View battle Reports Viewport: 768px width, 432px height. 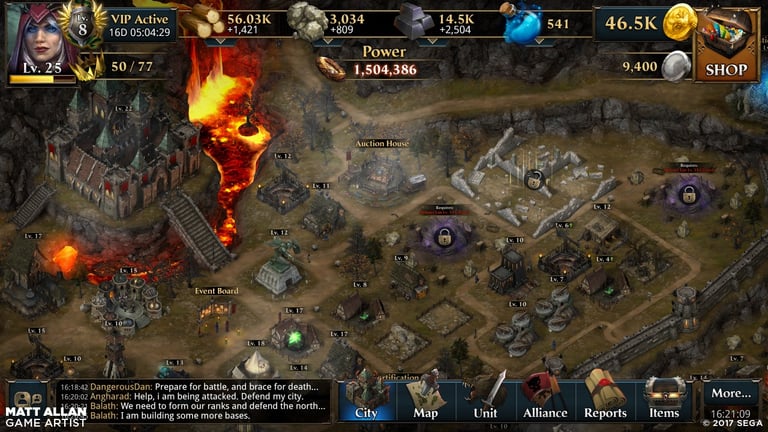(x=605, y=398)
